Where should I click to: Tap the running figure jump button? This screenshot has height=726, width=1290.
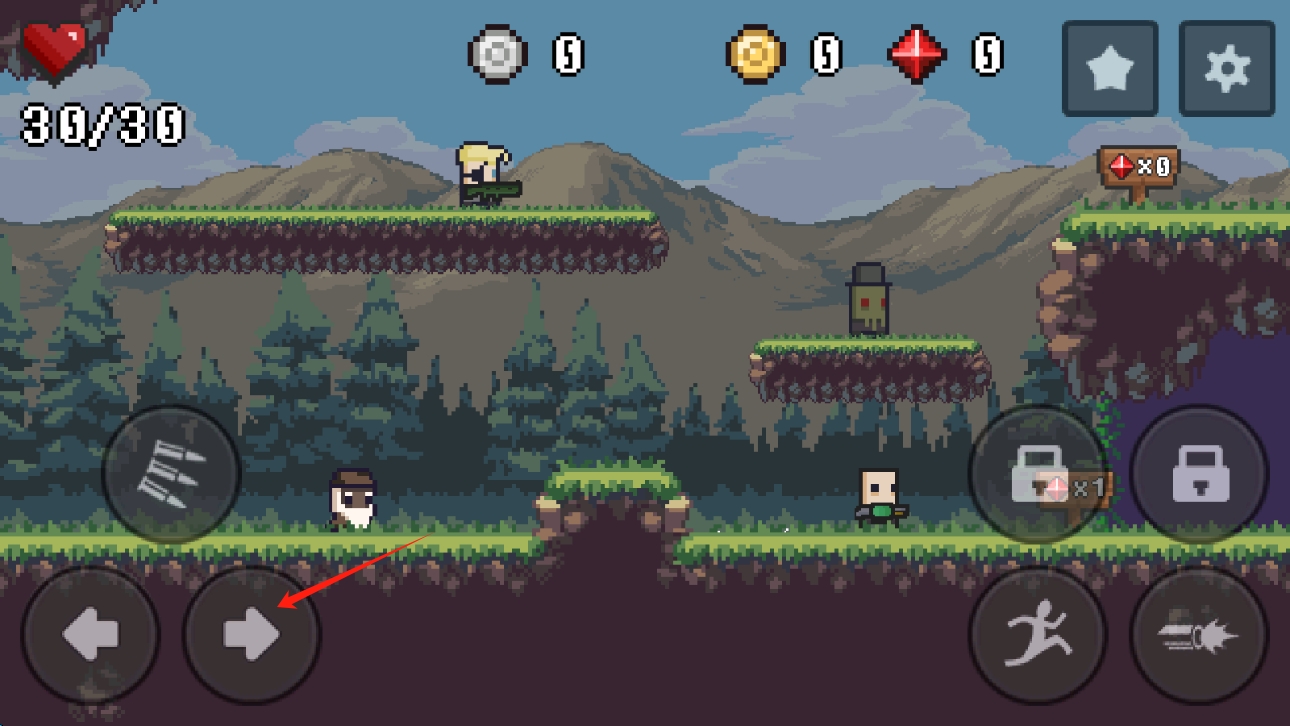click(x=1037, y=635)
